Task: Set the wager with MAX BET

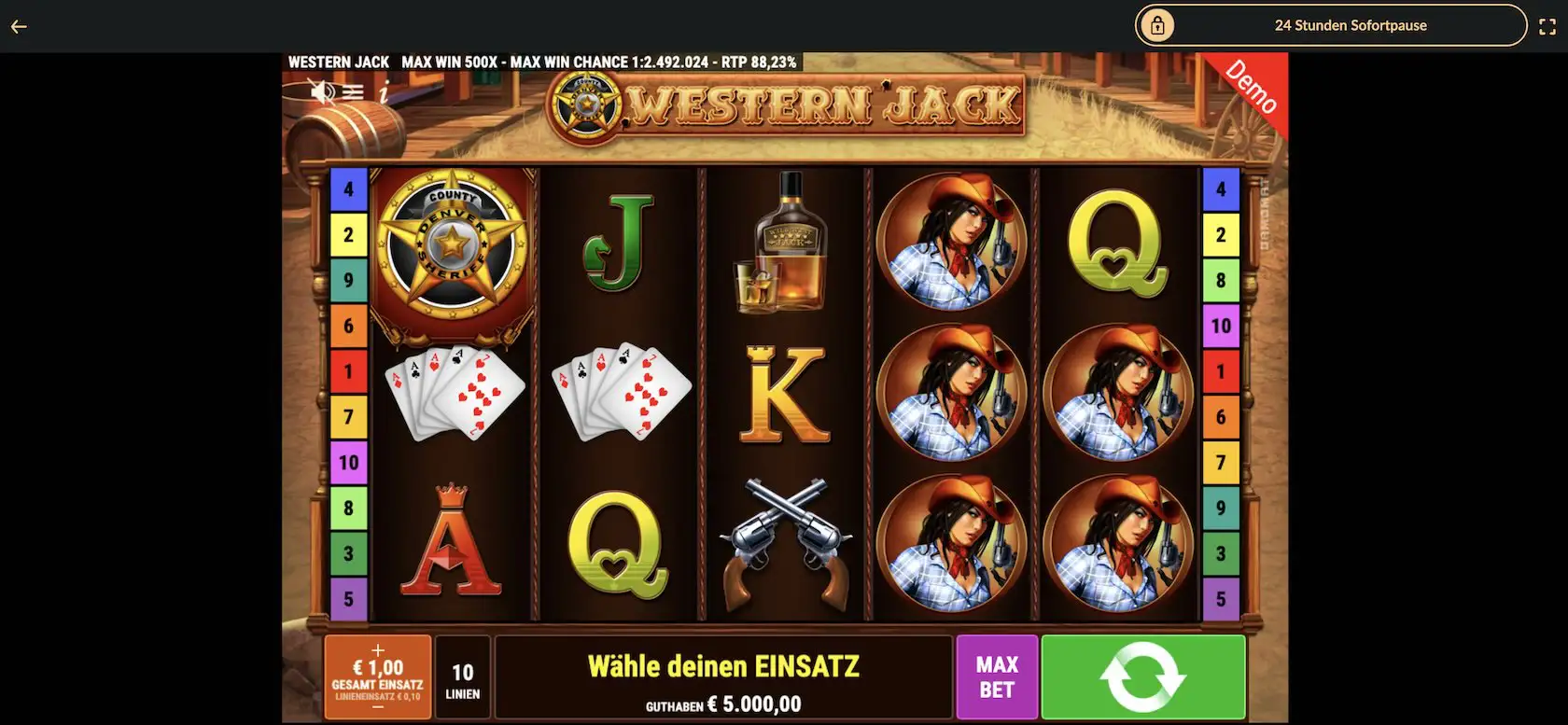Action: point(996,677)
